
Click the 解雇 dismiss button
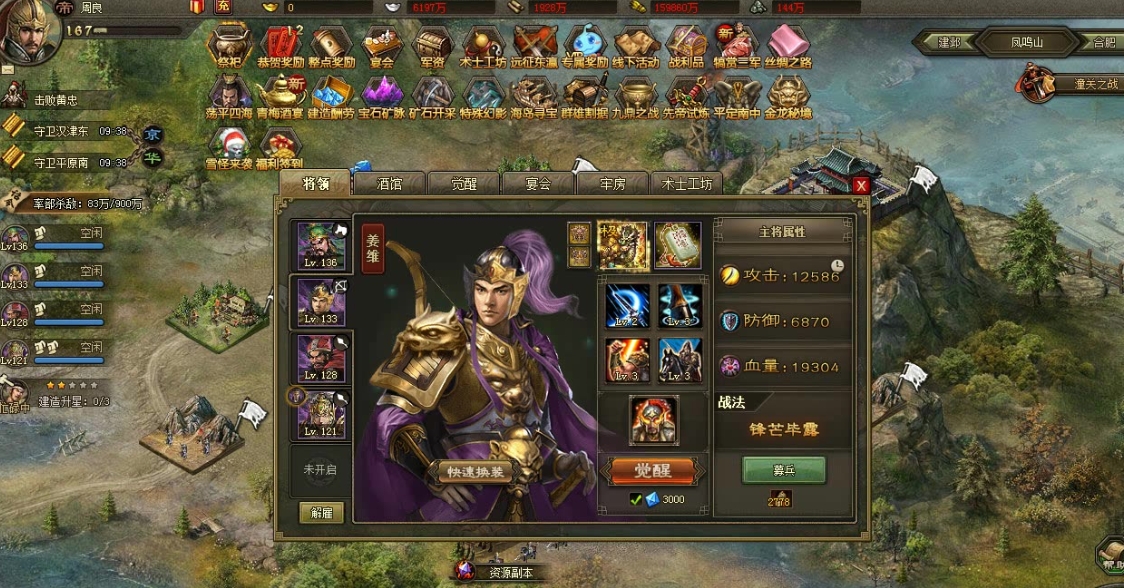tap(321, 513)
